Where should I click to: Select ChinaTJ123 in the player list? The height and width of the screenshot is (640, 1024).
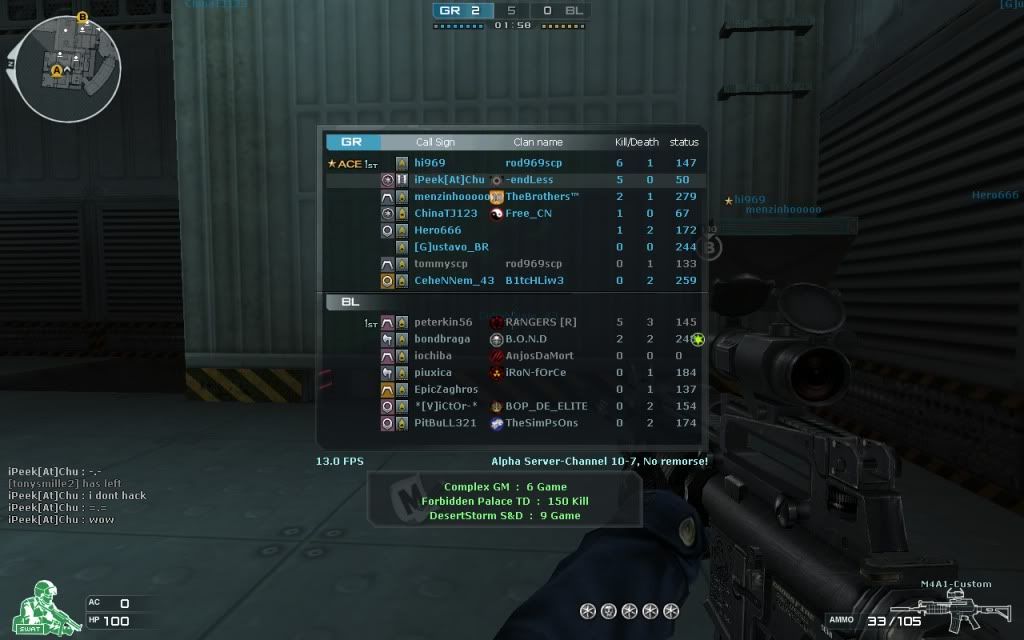tap(445, 213)
